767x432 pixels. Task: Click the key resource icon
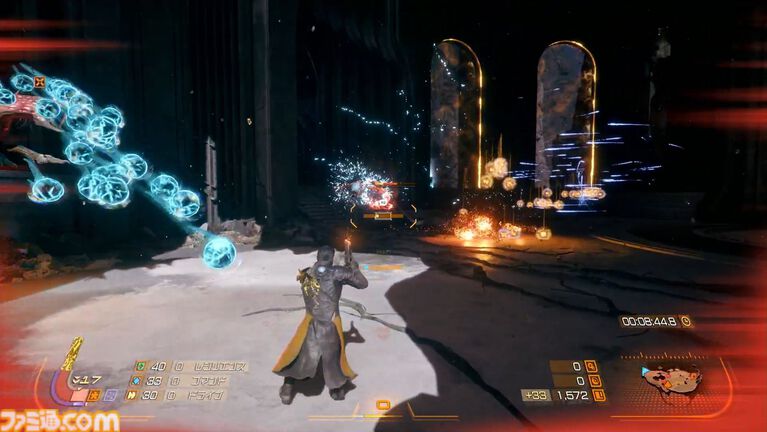592,366
